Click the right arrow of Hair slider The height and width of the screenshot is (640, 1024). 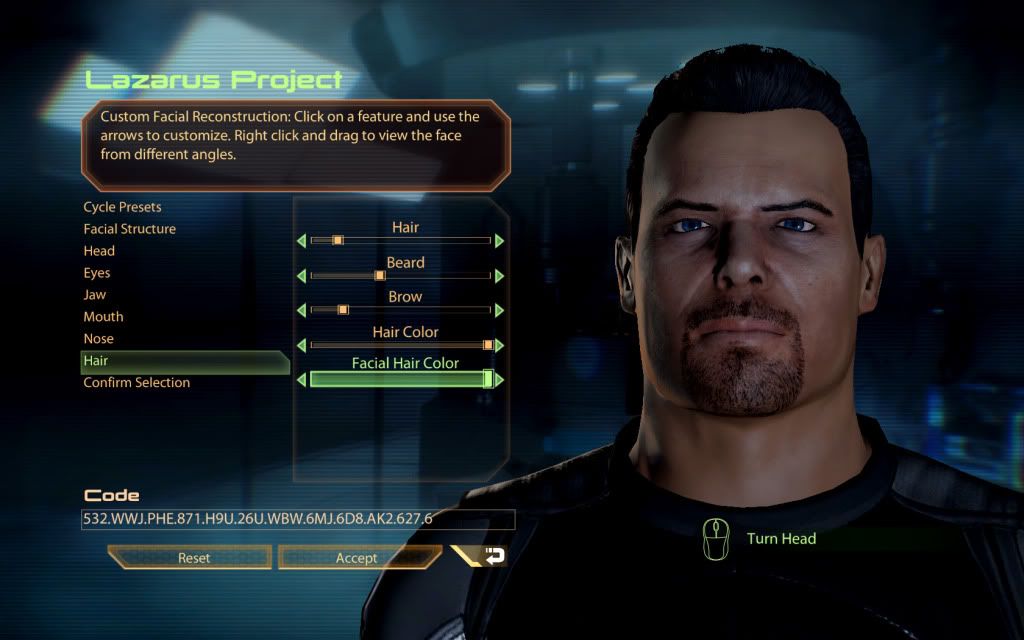coord(500,241)
